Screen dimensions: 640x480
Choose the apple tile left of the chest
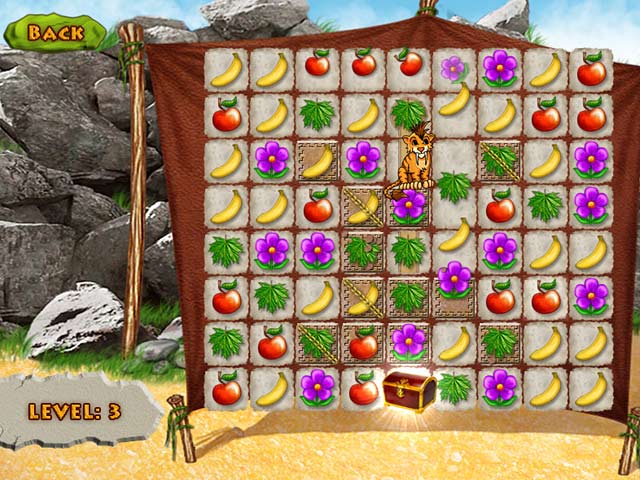363,389
